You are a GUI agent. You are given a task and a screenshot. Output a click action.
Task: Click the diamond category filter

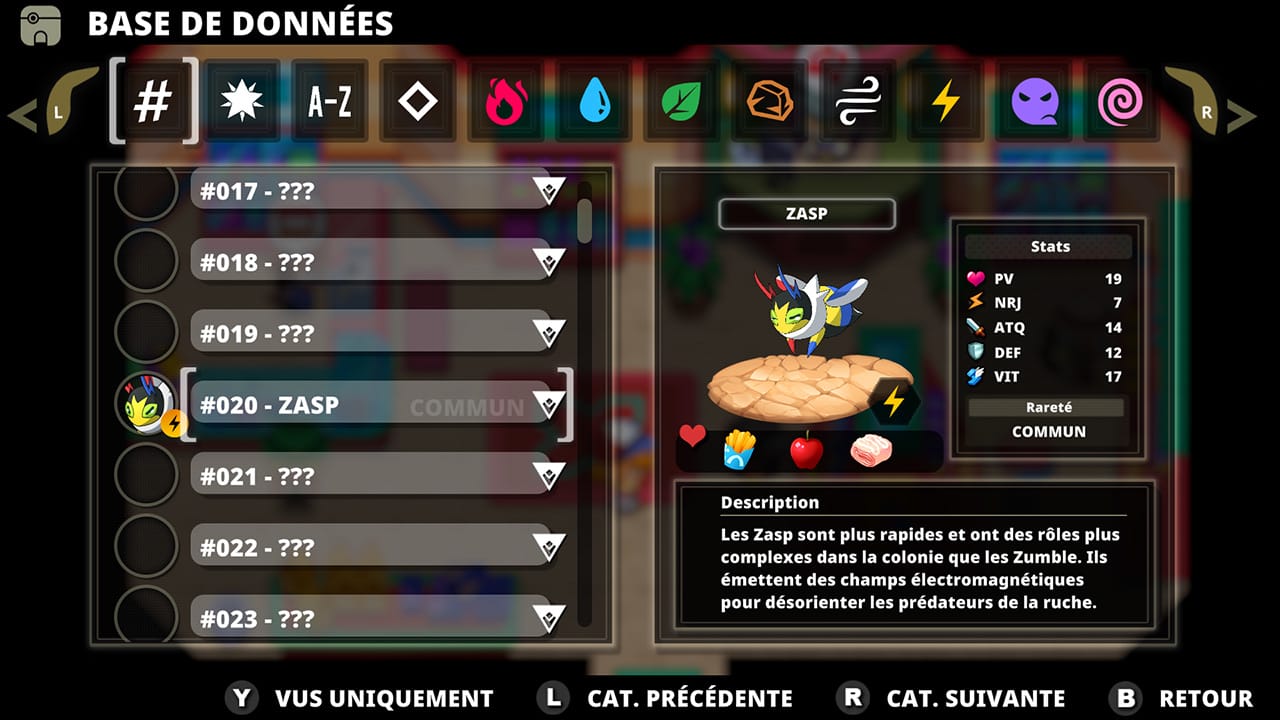417,101
